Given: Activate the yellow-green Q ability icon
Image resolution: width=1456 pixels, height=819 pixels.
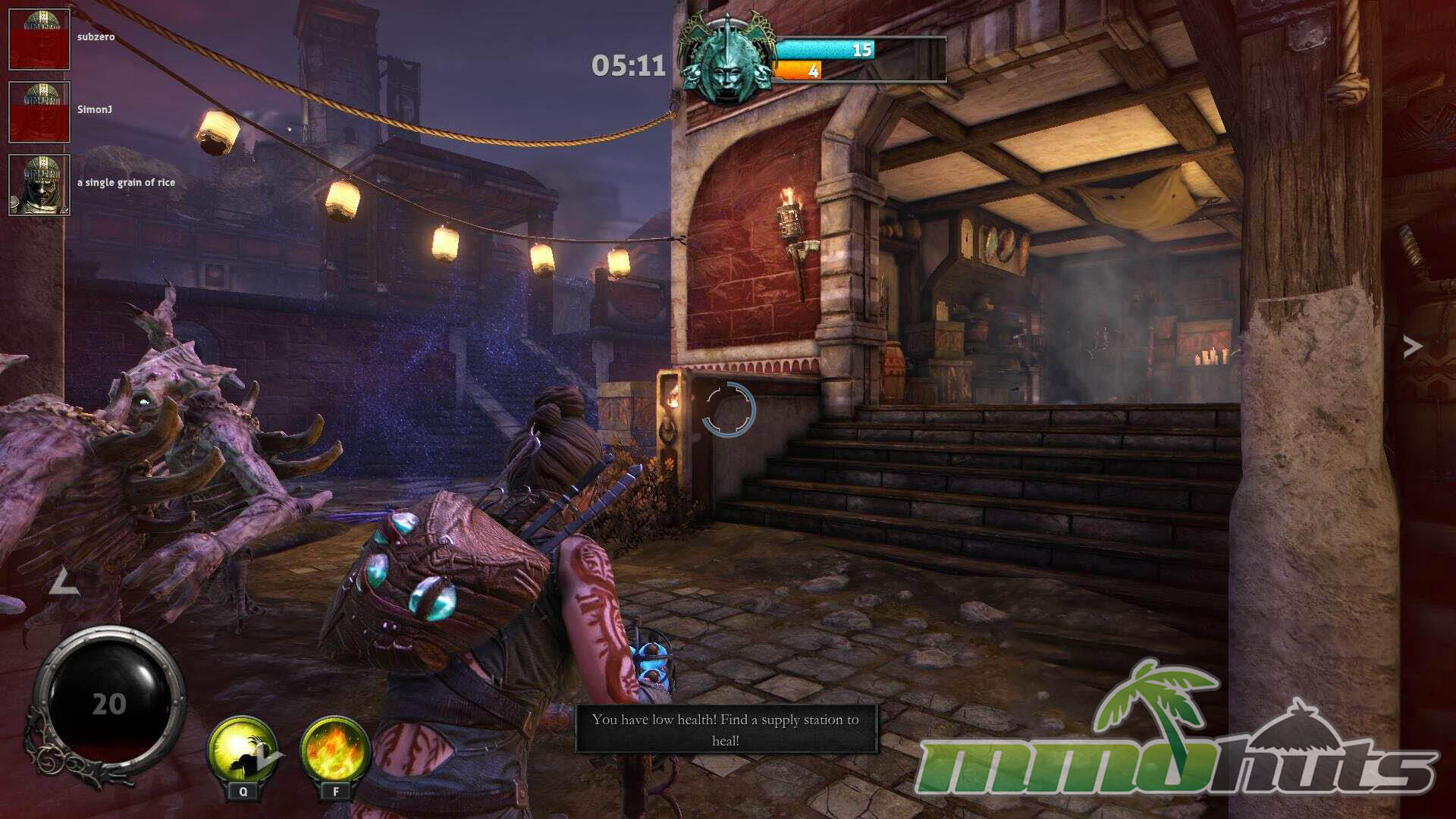Looking at the screenshot, I should tap(243, 751).
